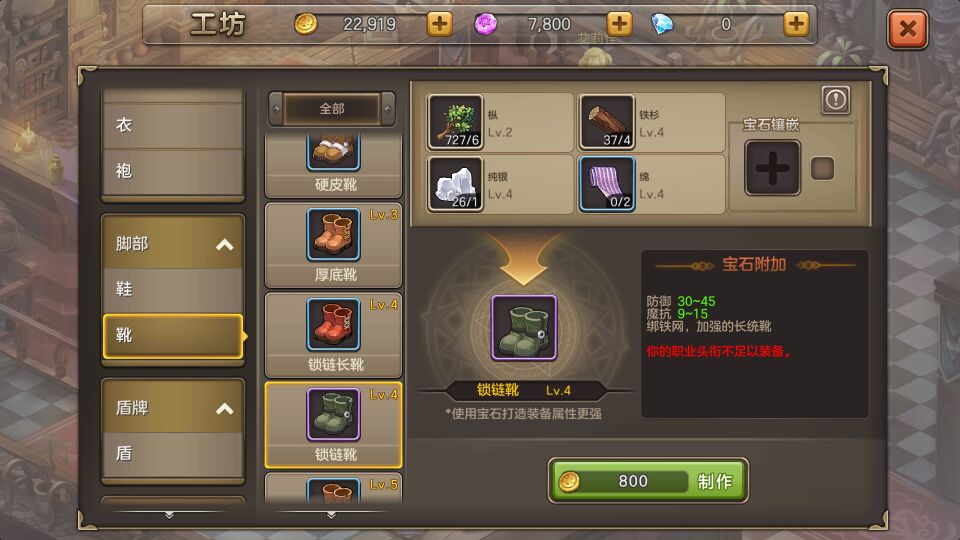Show the exclamation info tooltip

click(836, 99)
